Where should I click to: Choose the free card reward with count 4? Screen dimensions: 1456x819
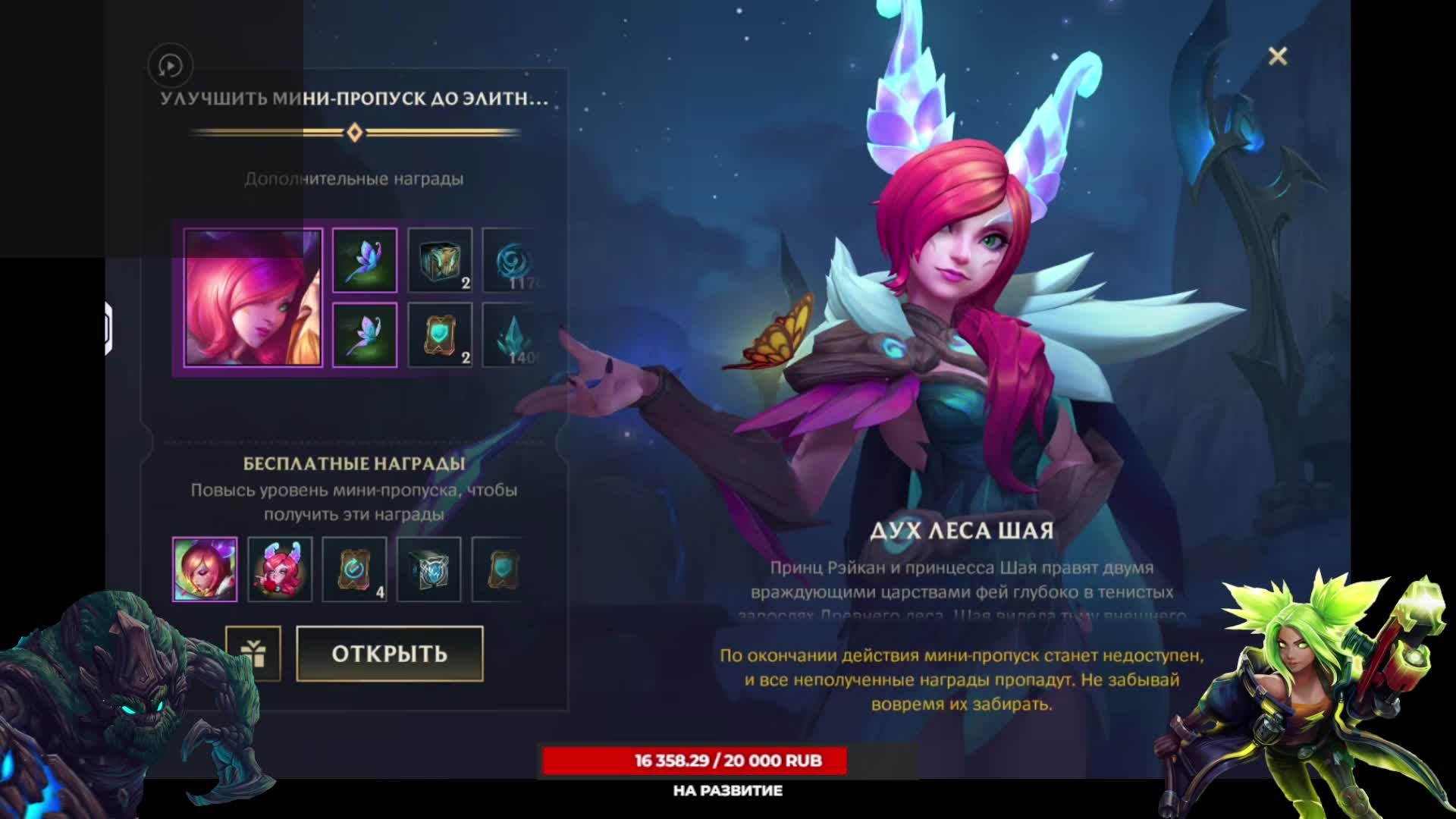pyautogui.click(x=354, y=570)
